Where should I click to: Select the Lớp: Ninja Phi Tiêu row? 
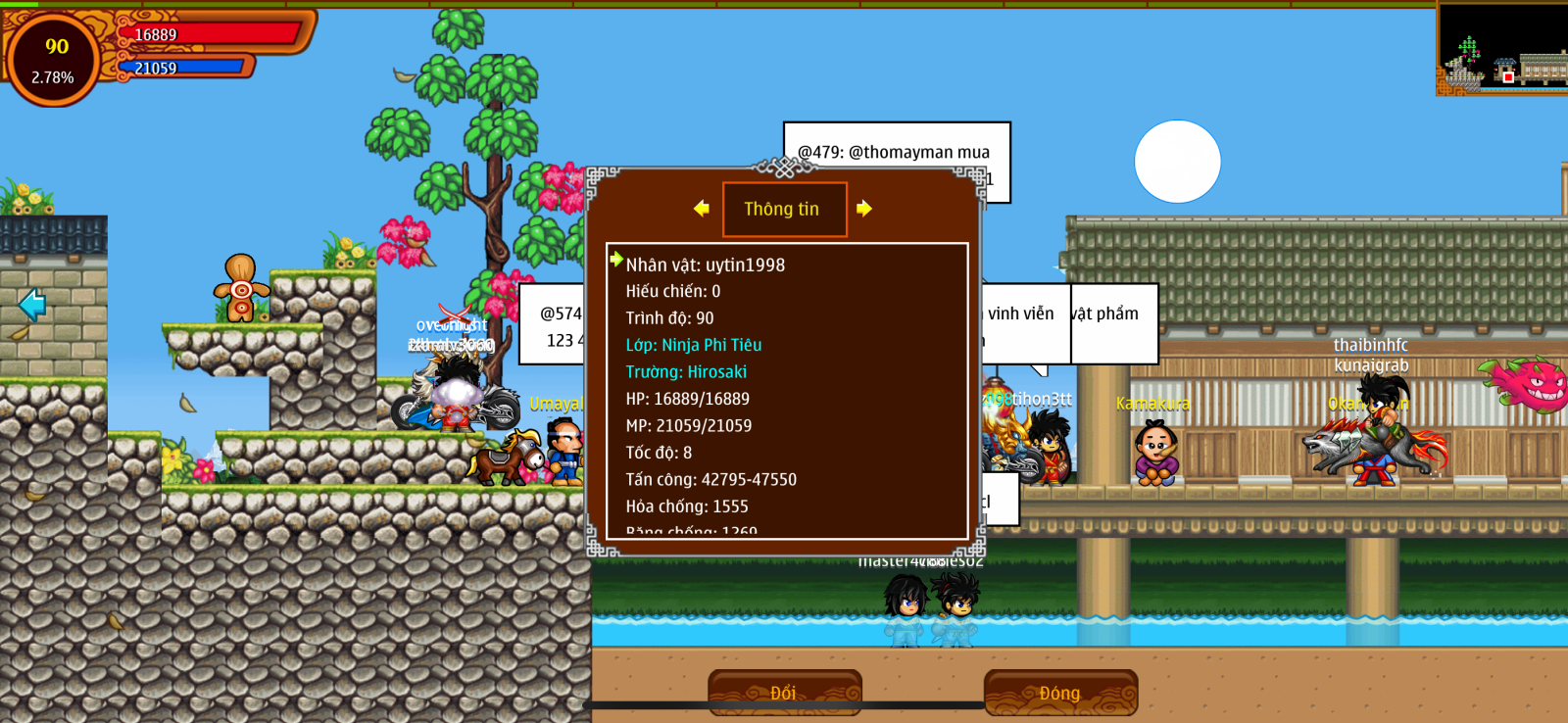[x=694, y=345]
